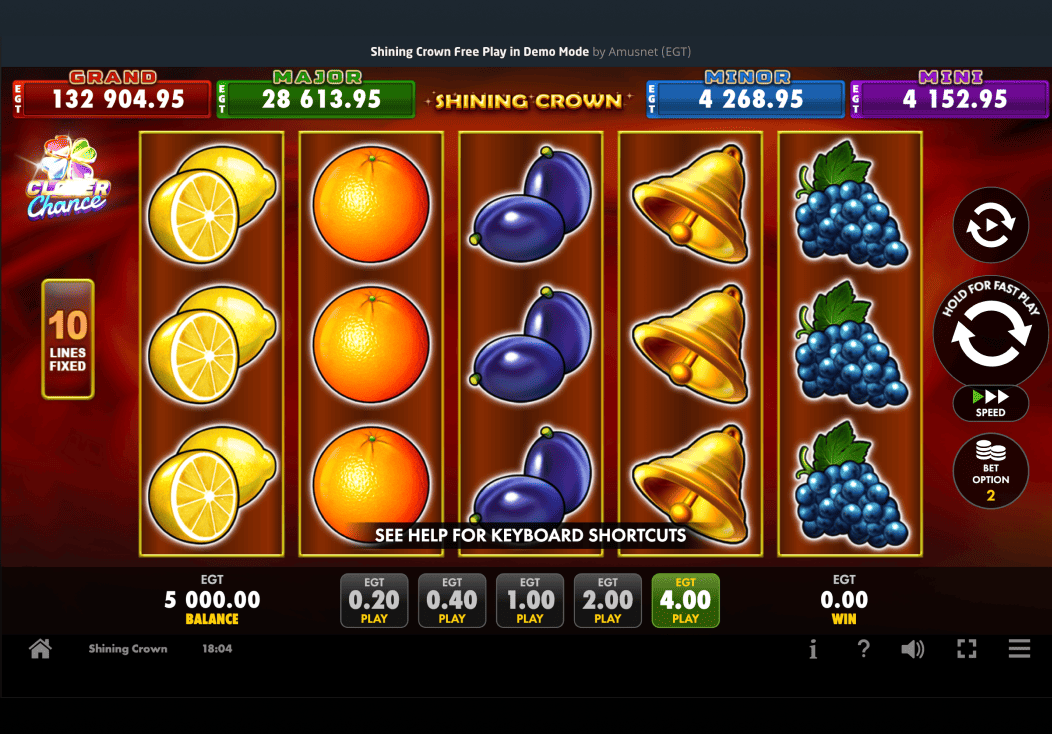Open the Clover Chance feature
Screen dimensions: 1052x734
[x=68, y=180]
